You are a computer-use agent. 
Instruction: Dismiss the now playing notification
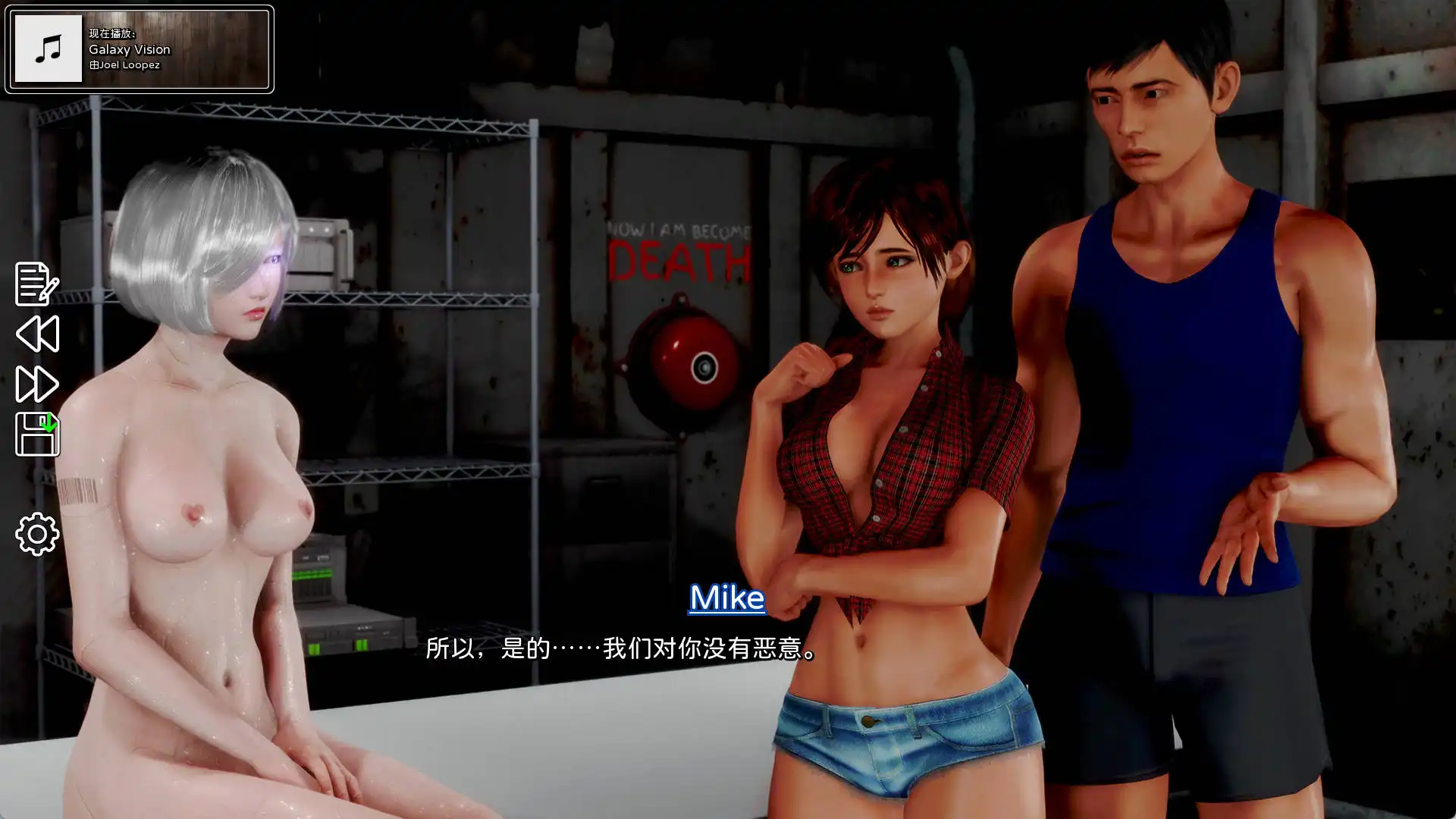click(x=140, y=49)
